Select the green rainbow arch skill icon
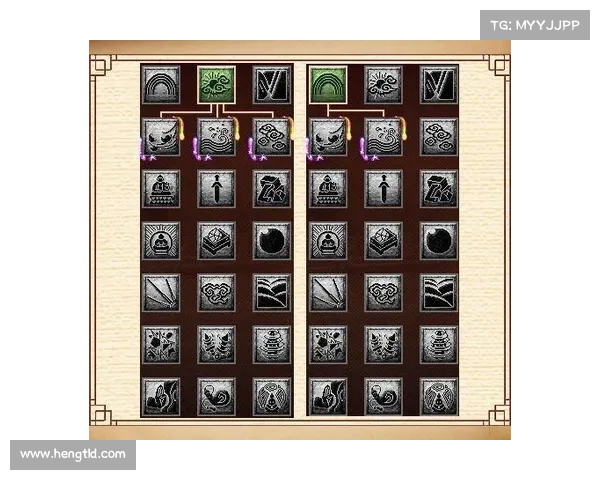This screenshot has width=600, height=480. [x=328, y=84]
